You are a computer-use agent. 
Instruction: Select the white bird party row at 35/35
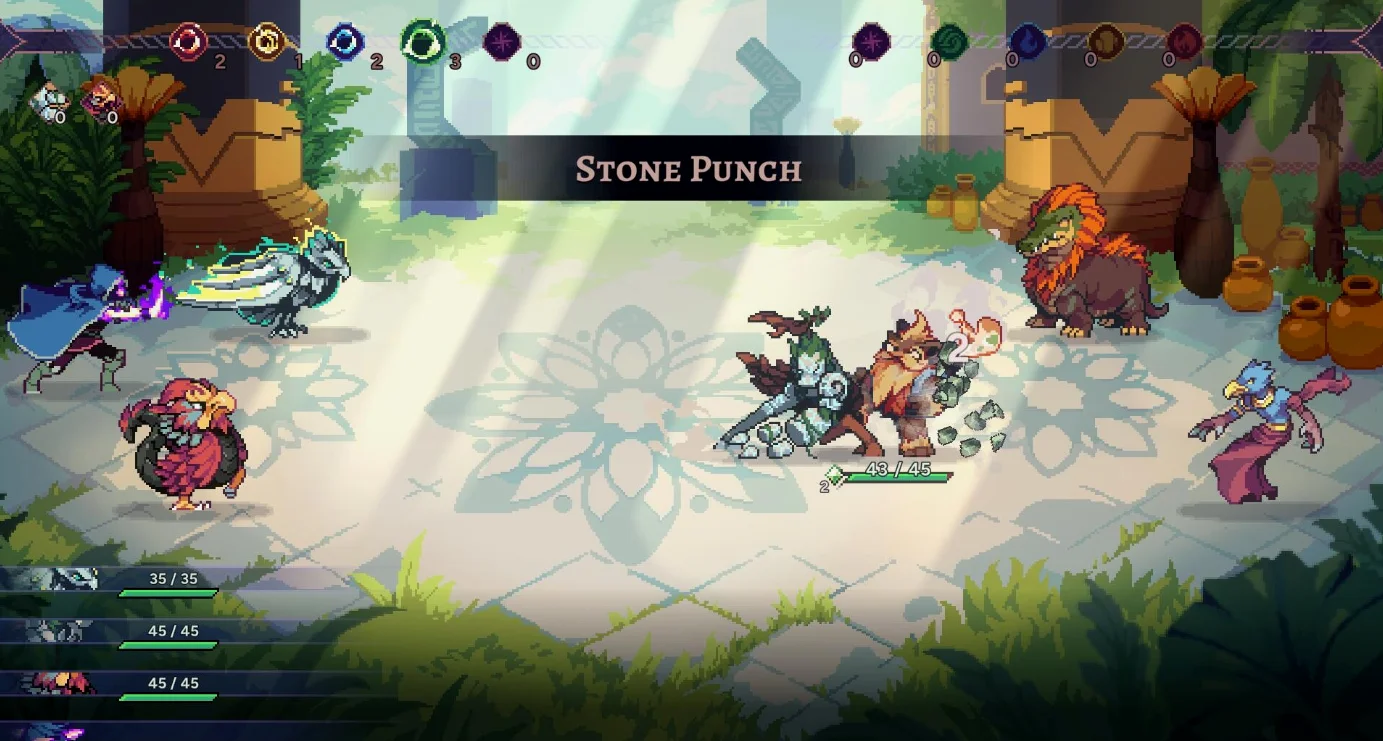(110, 581)
